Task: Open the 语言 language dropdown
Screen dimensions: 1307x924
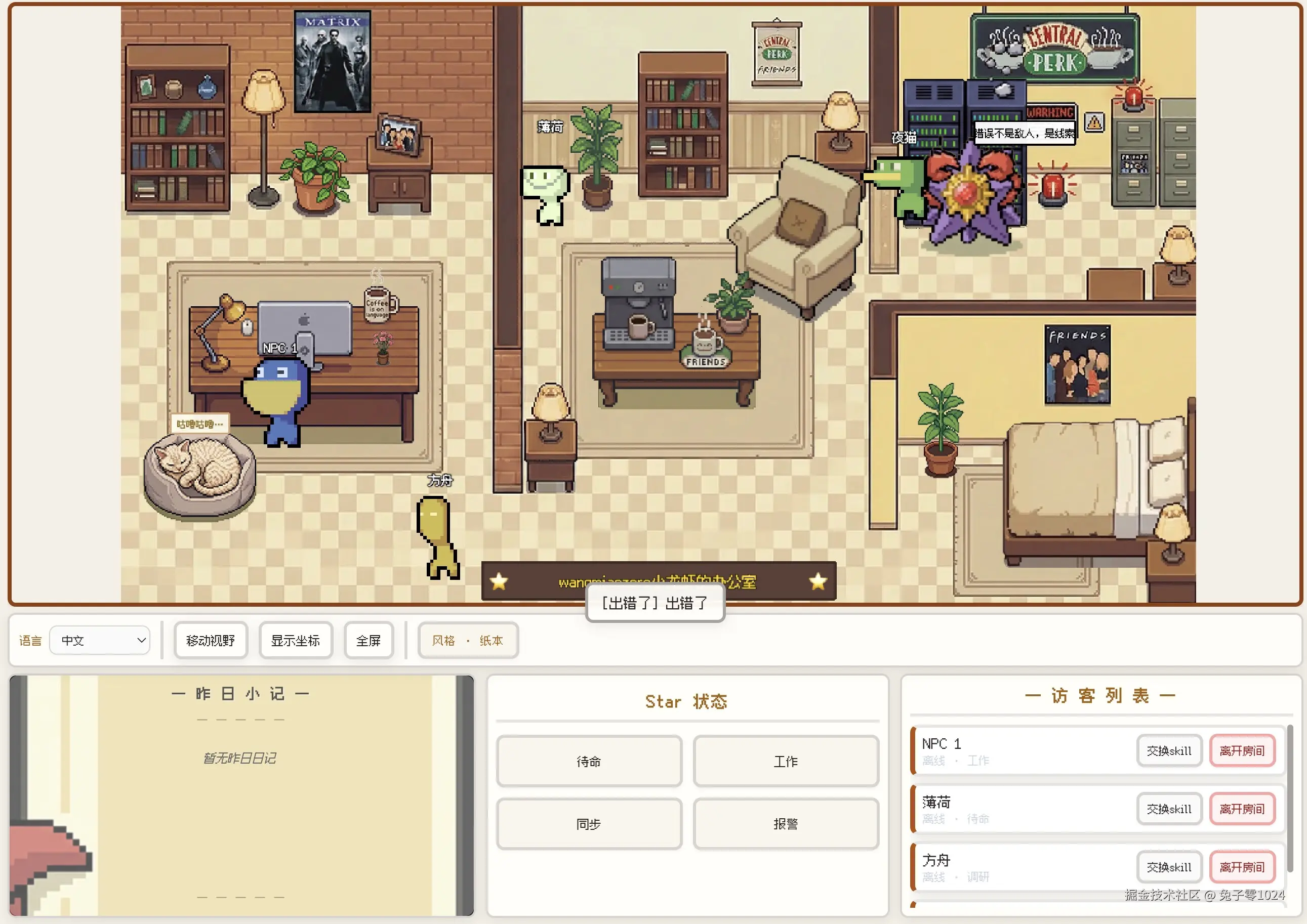Action: coord(100,640)
